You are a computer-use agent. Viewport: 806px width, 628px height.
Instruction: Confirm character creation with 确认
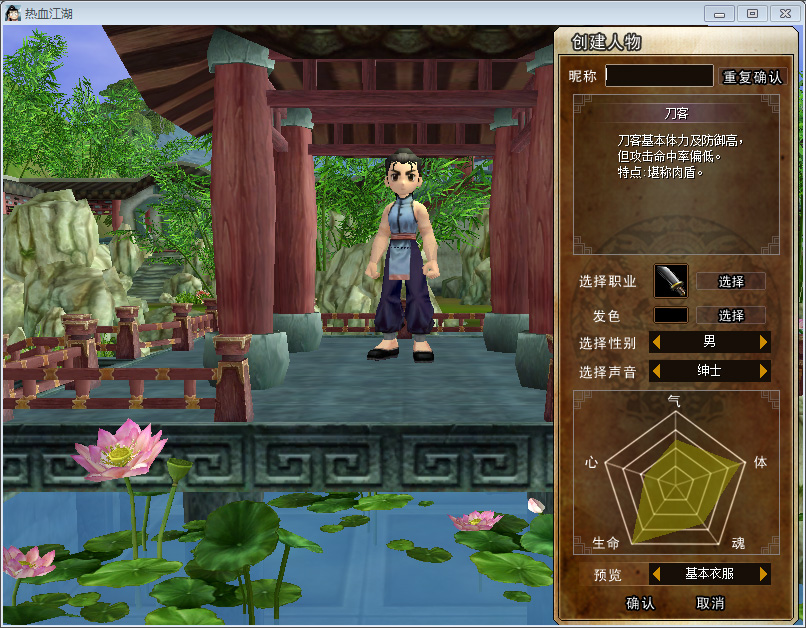[x=640, y=603]
